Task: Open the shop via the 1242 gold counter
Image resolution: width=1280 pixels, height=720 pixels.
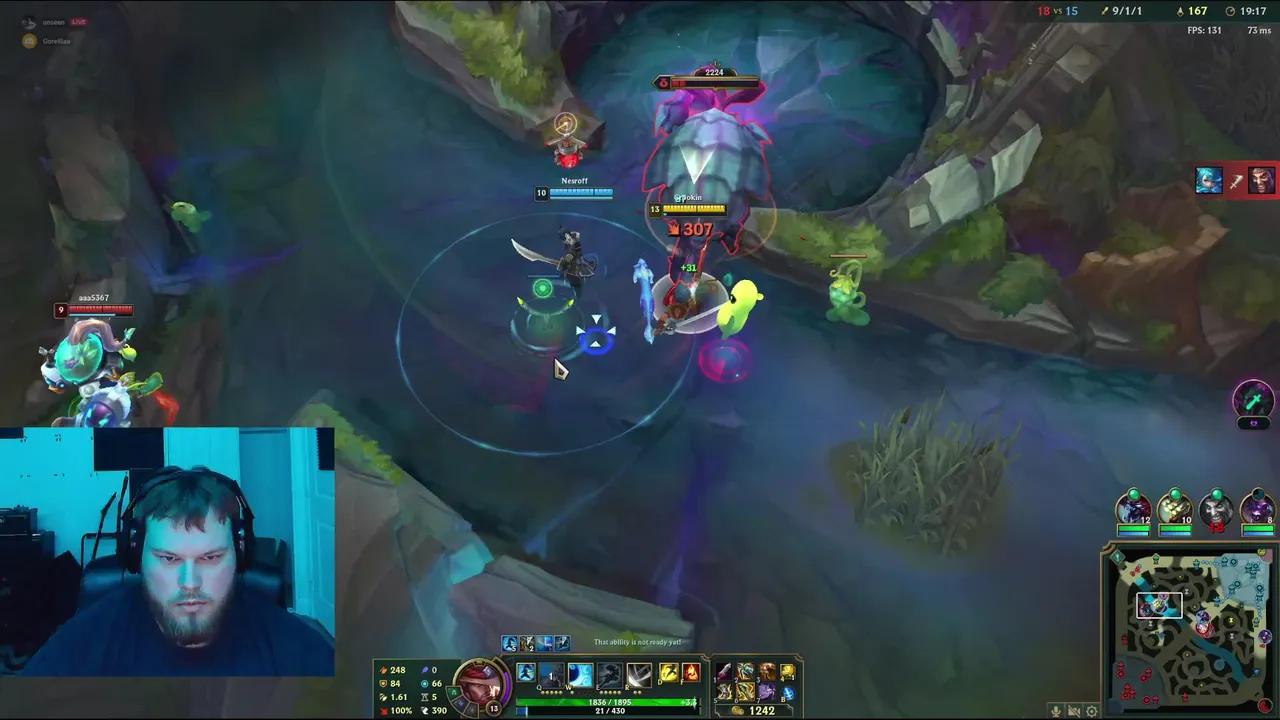Action: (762, 709)
